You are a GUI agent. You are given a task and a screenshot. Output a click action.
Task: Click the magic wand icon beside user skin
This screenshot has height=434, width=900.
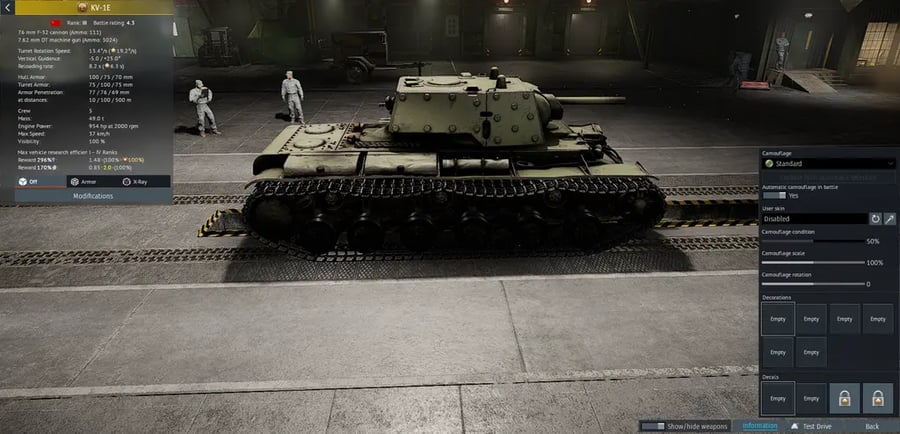pos(889,218)
